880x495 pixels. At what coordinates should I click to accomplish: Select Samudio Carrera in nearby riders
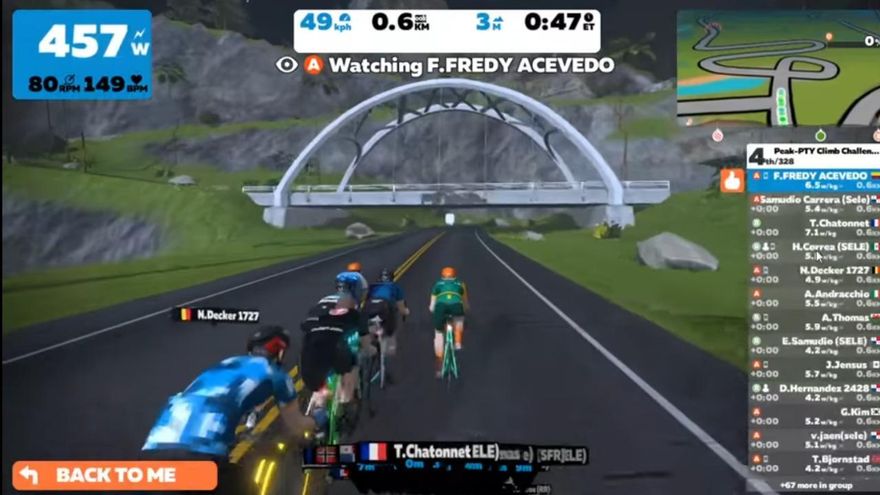coord(814,204)
